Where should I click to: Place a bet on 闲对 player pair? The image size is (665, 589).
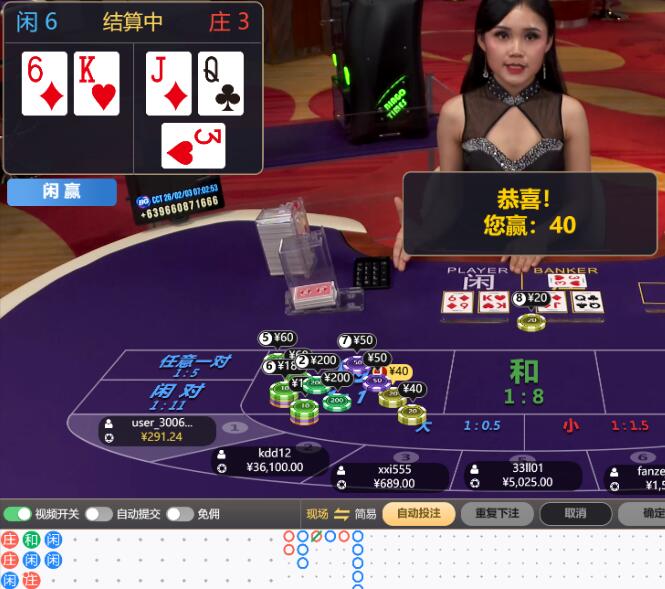pos(178,396)
